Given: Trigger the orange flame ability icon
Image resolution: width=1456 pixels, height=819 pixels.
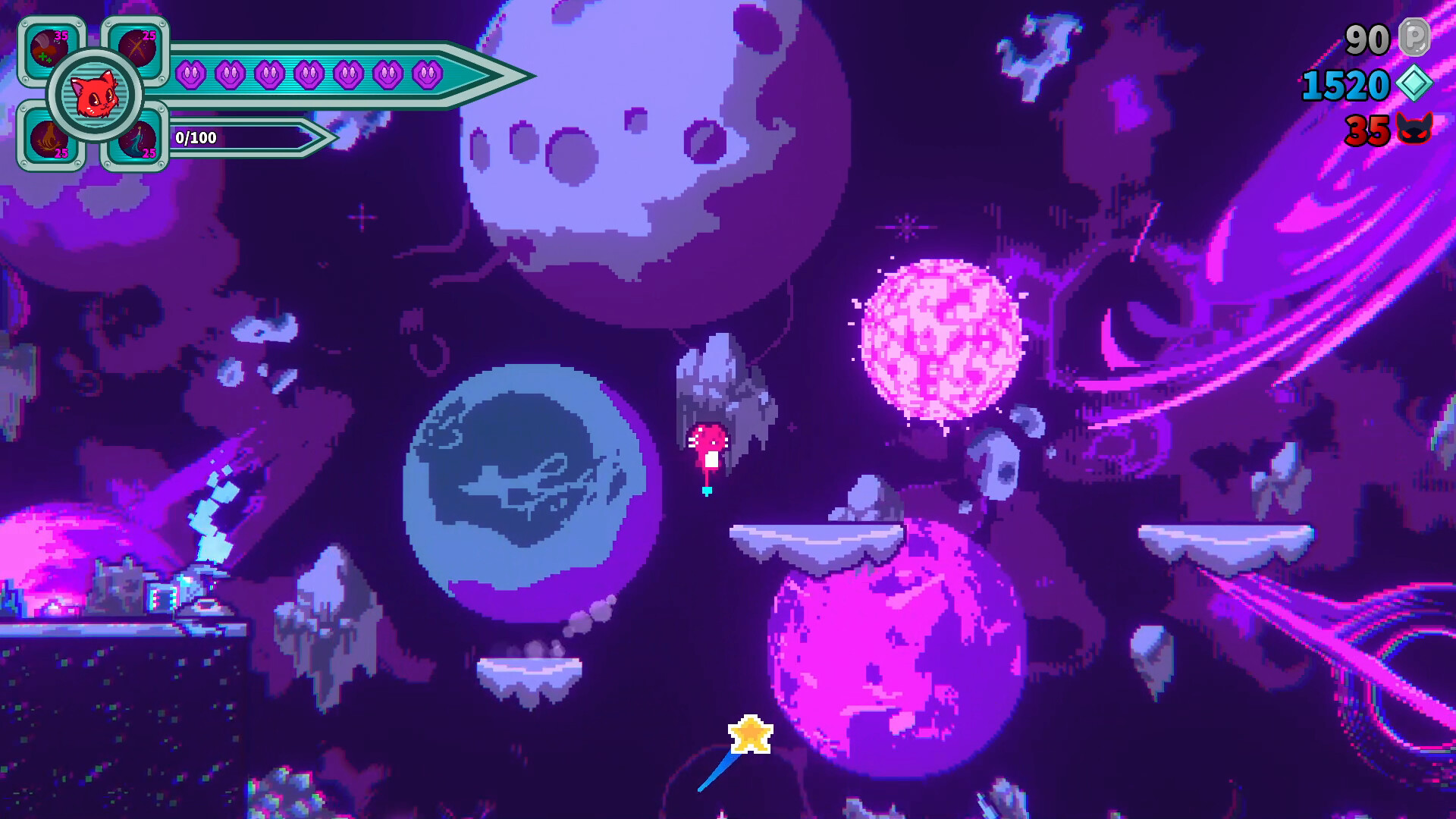Looking at the screenshot, I should click(49, 138).
